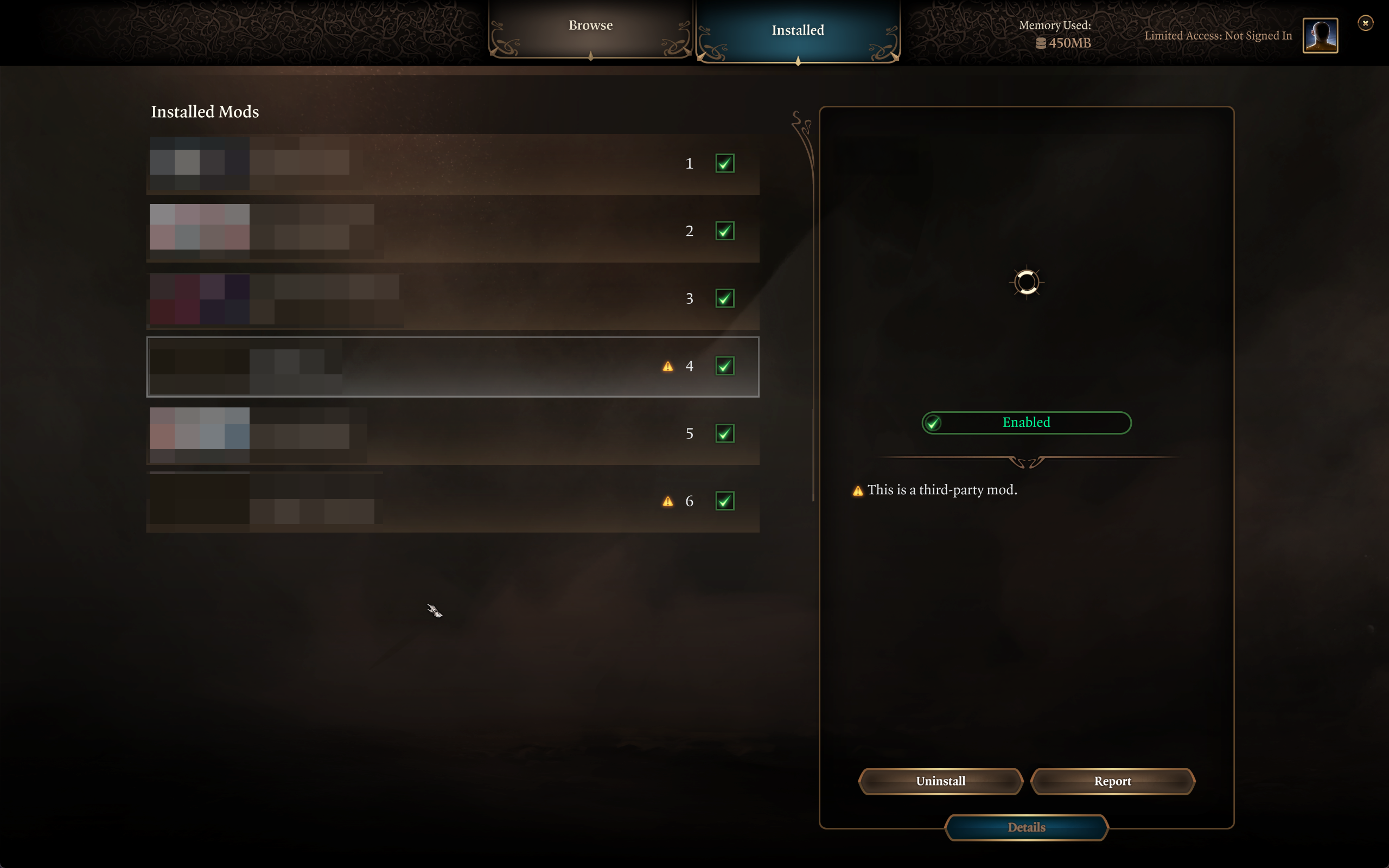Open the Details button

pyautogui.click(x=1025, y=827)
